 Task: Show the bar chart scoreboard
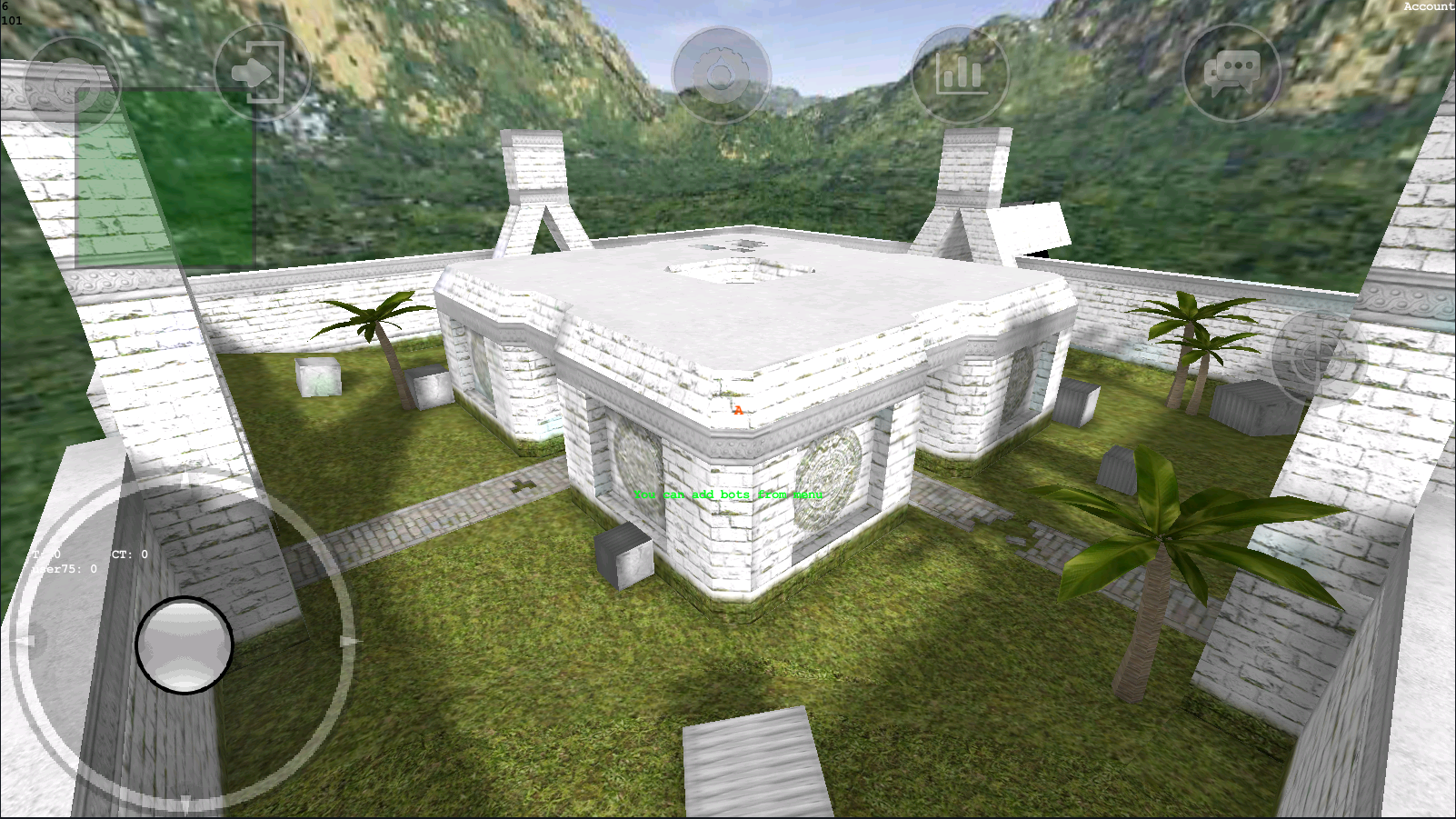(959, 75)
